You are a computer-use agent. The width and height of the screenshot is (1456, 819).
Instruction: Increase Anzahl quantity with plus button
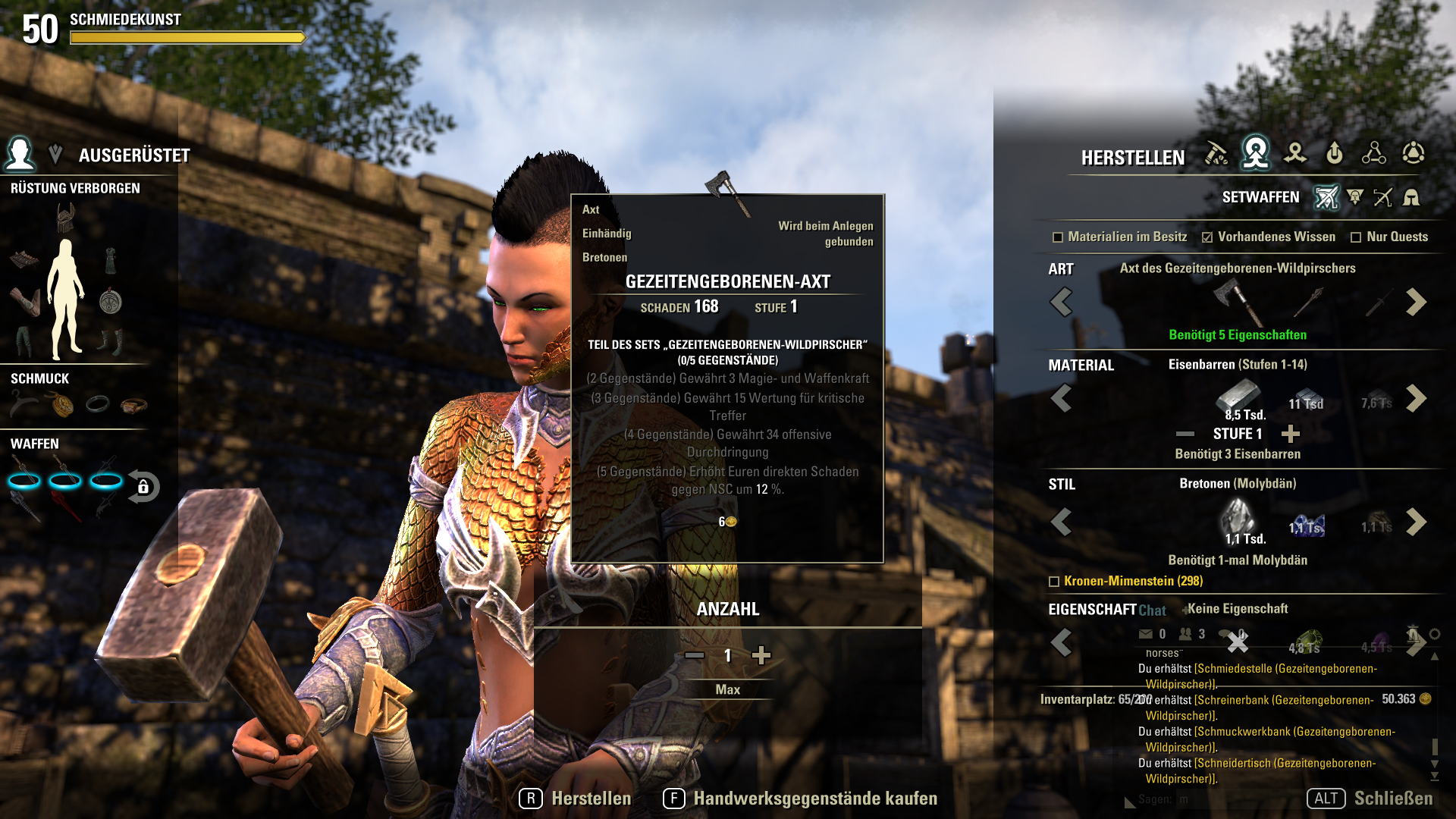pos(761,655)
